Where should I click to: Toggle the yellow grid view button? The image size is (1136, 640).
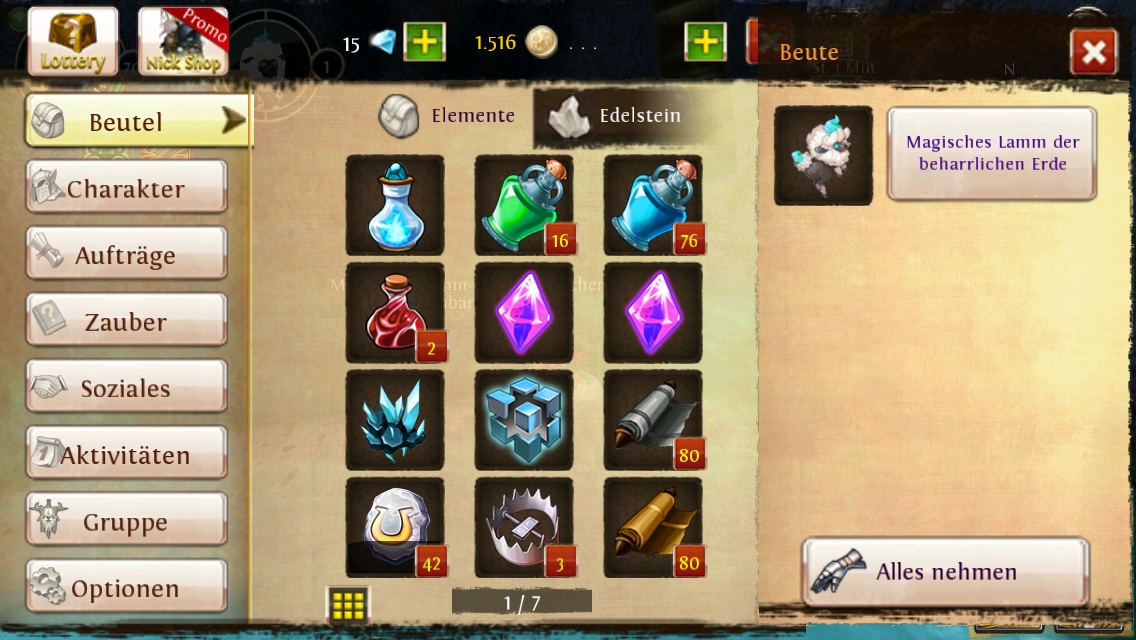coord(348,604)
